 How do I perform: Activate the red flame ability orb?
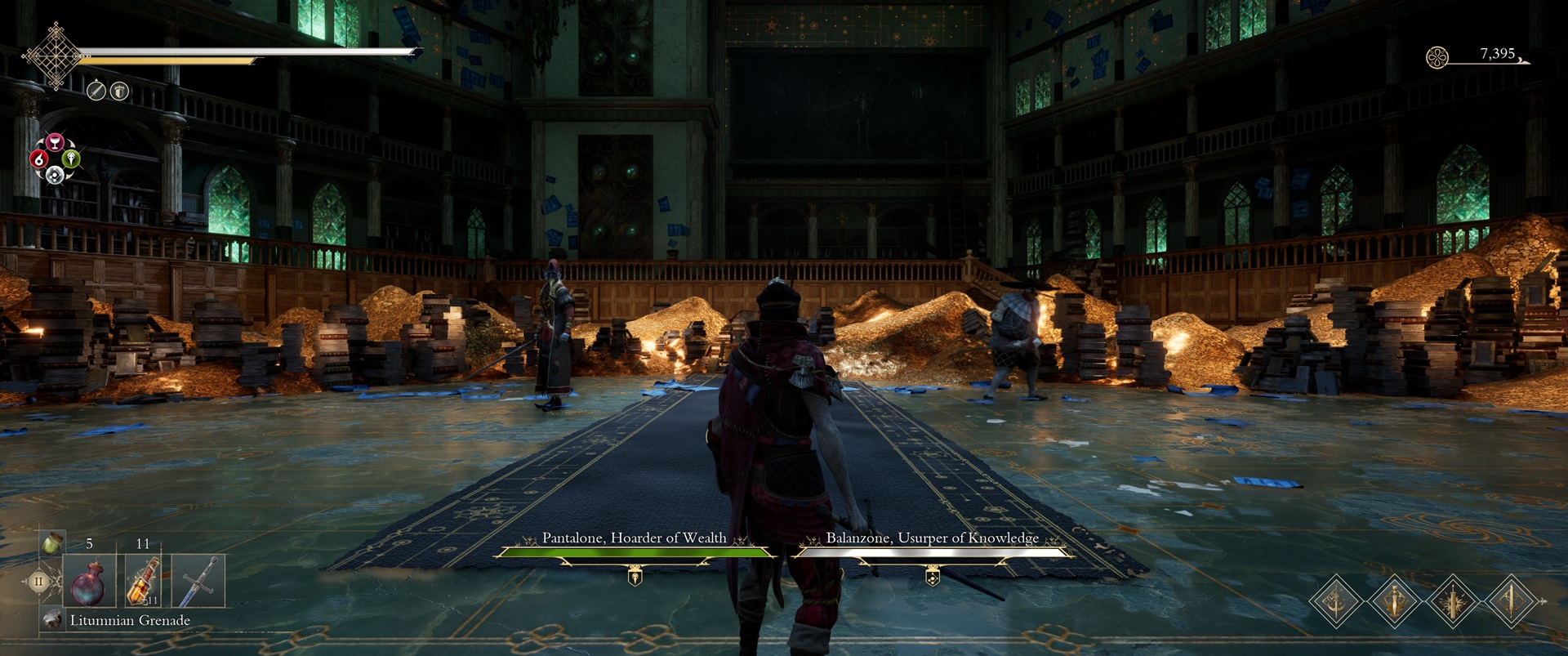click(38, 158)
